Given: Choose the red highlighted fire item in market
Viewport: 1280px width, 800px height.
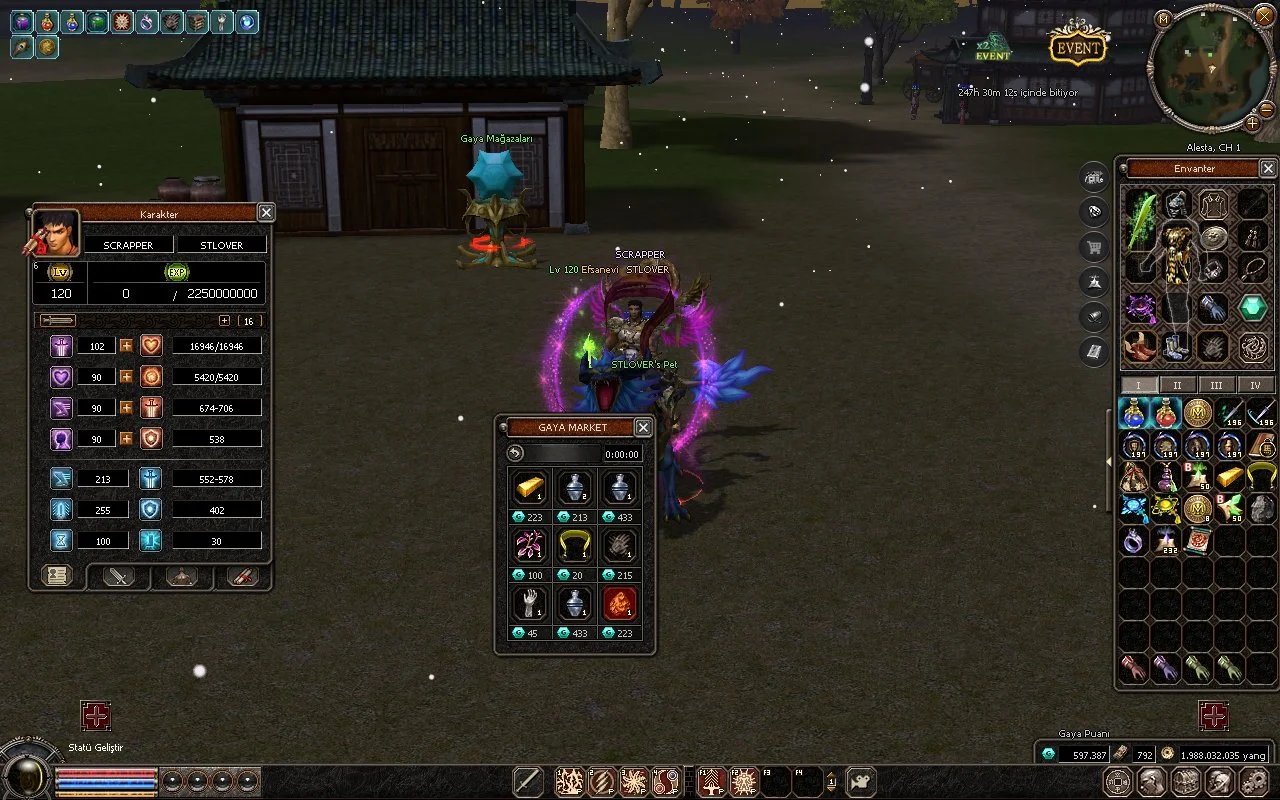Looking at the screenshot, I should (x=618, y=604).
